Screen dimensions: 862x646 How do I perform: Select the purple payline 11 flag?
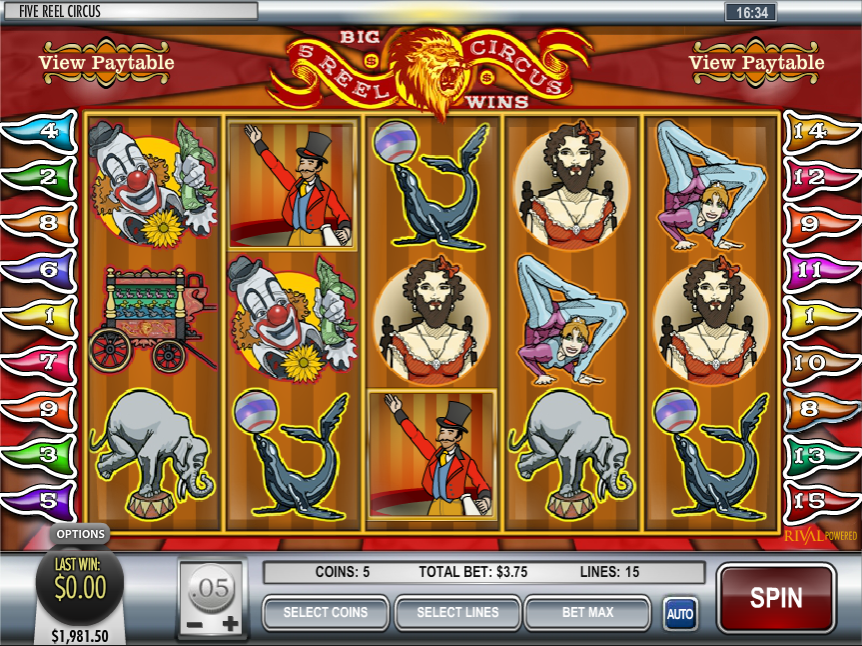click(819, 269)
